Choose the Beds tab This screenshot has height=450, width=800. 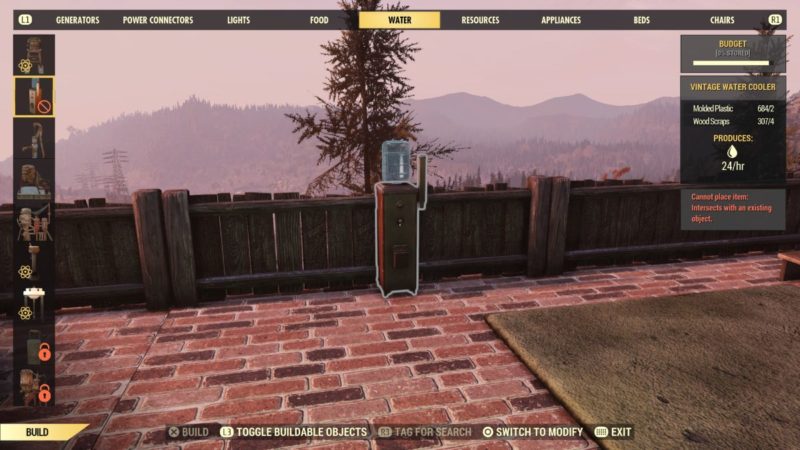(641, 20)
